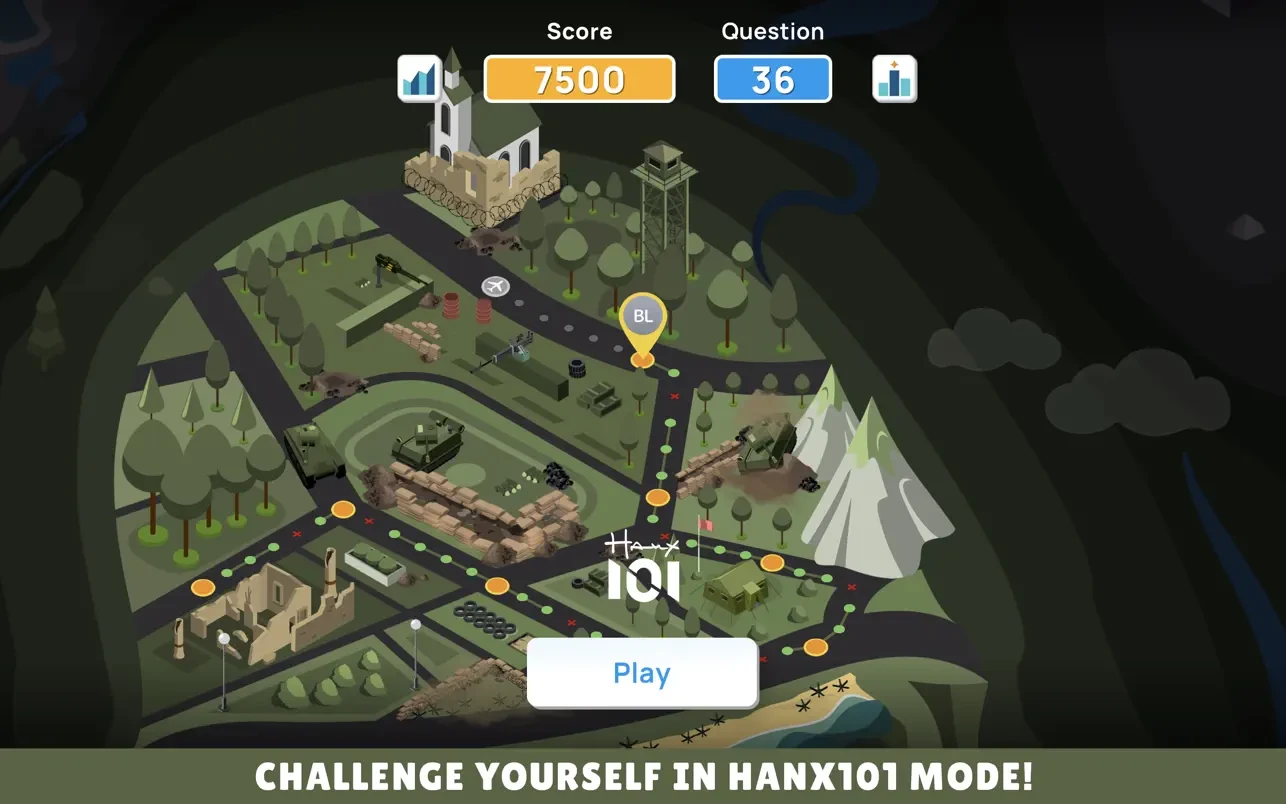The height and width of the screenshot is (804, 1286).
Task: Open the leaderboard podium icon
Action: click(x=893, y=79)
